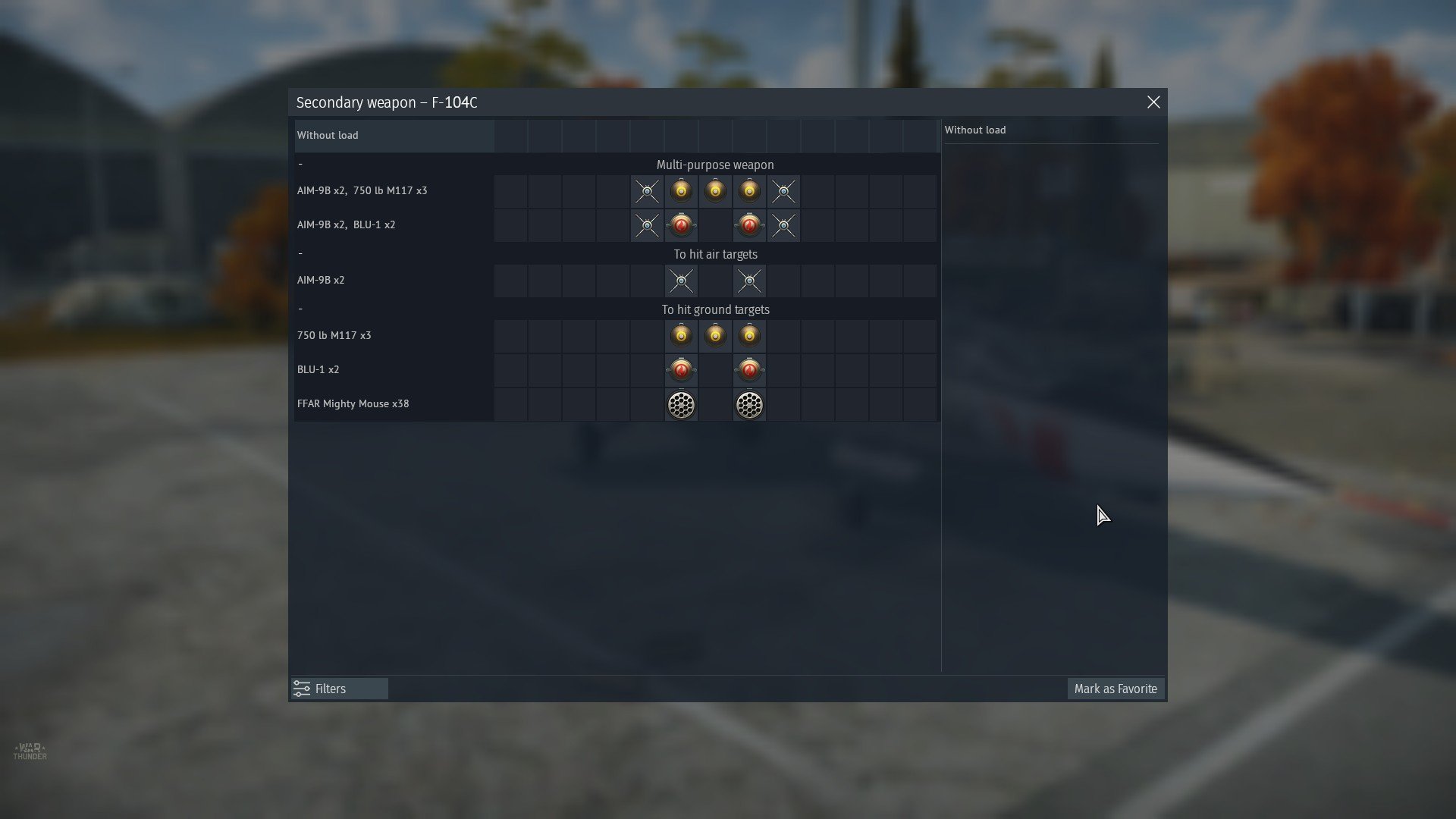Select the AIM-9B x2, 750 lb M117 x3 loadout
Viewport: 1456px width, 819px height.
[x=362, y=190]
